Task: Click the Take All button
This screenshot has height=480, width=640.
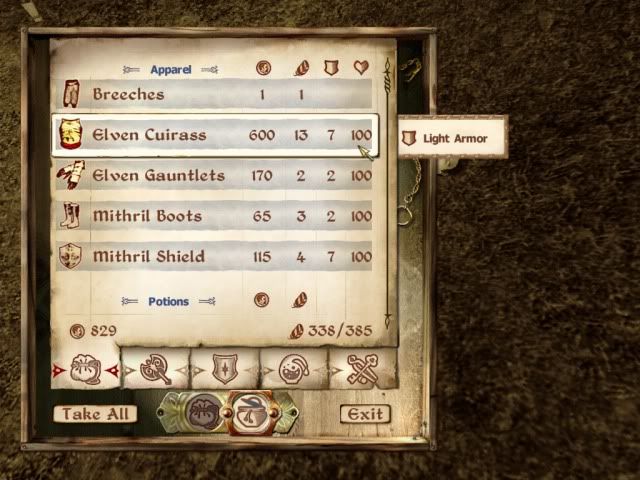Action: coord(95,414)
